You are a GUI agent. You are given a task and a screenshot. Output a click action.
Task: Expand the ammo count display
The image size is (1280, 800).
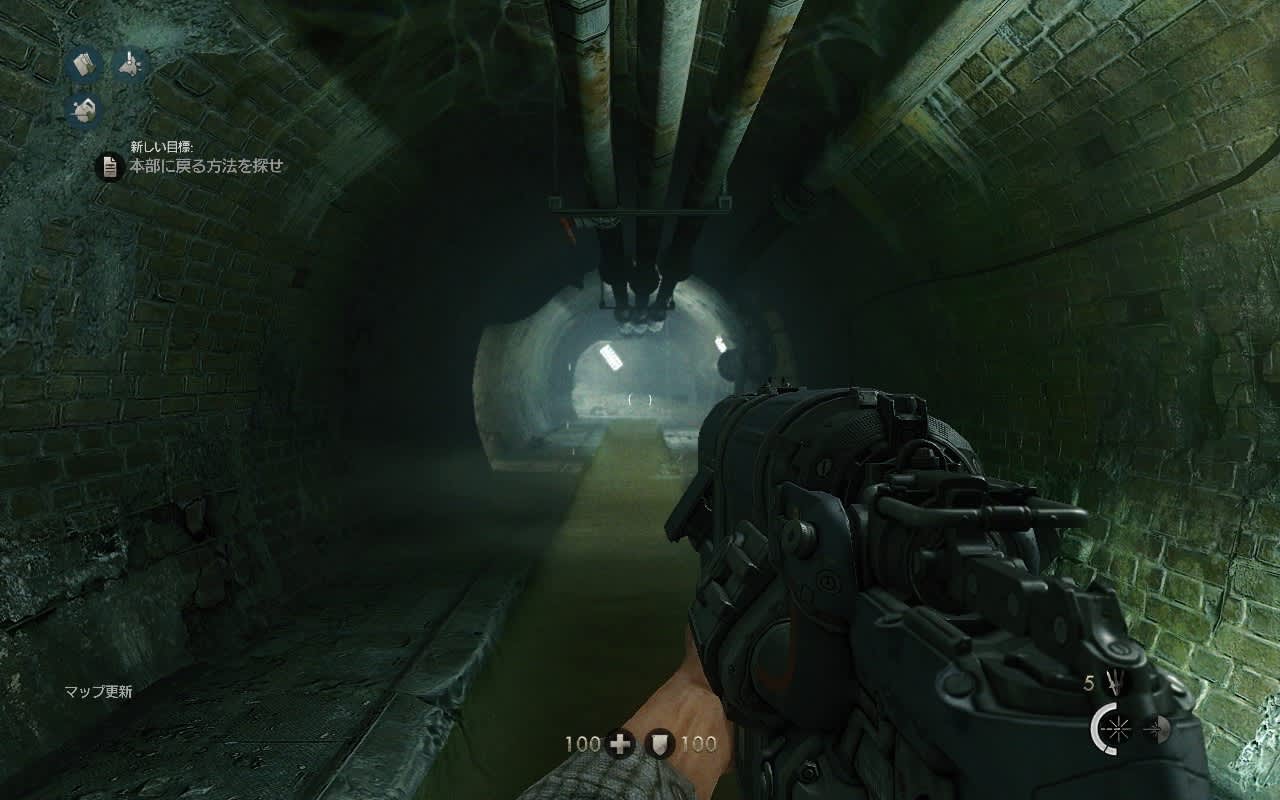(x=1090, y=684)
